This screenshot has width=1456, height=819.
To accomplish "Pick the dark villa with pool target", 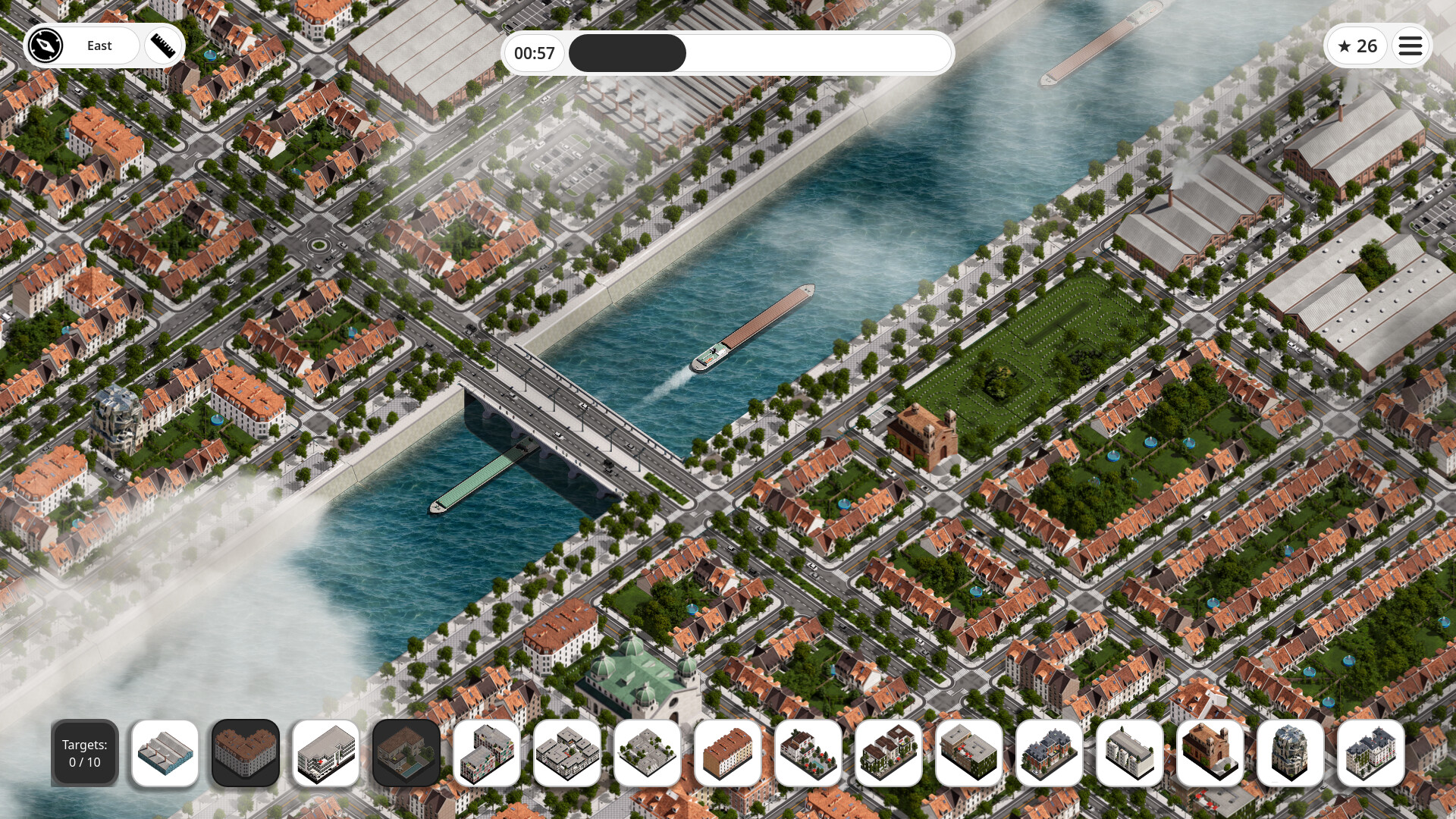I will click(406, 753).
